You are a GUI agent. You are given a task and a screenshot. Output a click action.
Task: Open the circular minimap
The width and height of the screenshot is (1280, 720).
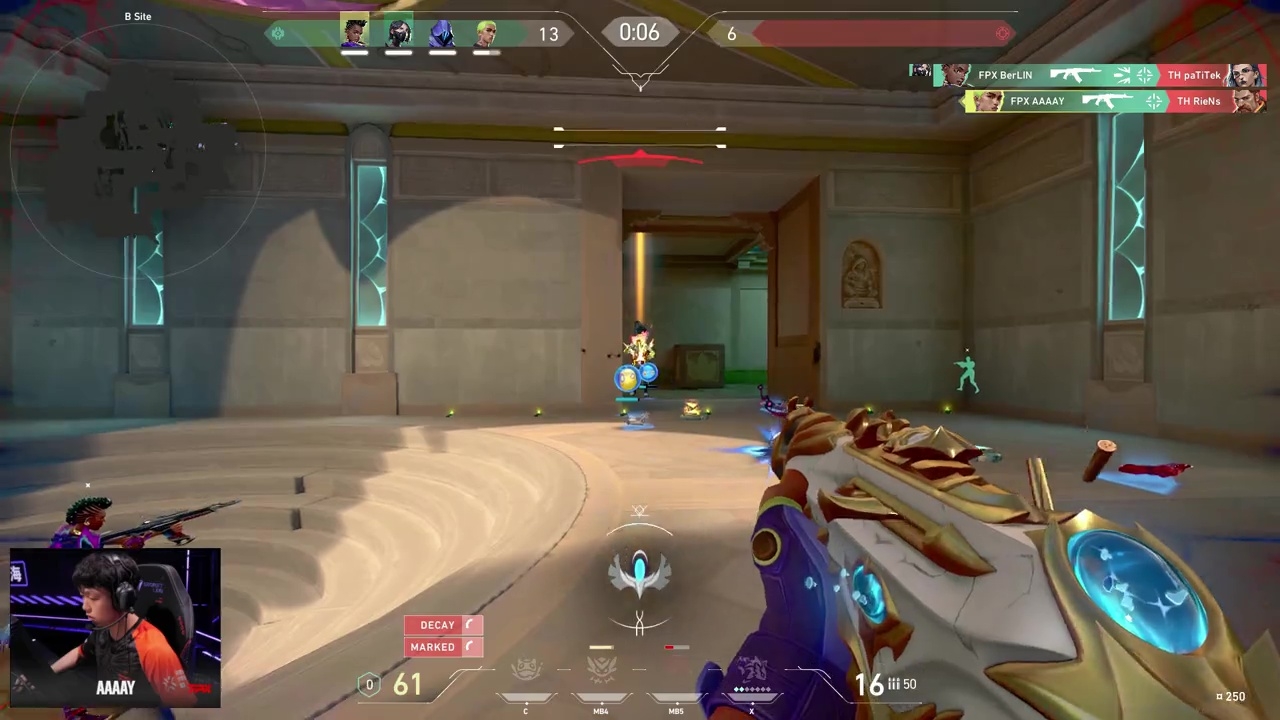(138, 150)
